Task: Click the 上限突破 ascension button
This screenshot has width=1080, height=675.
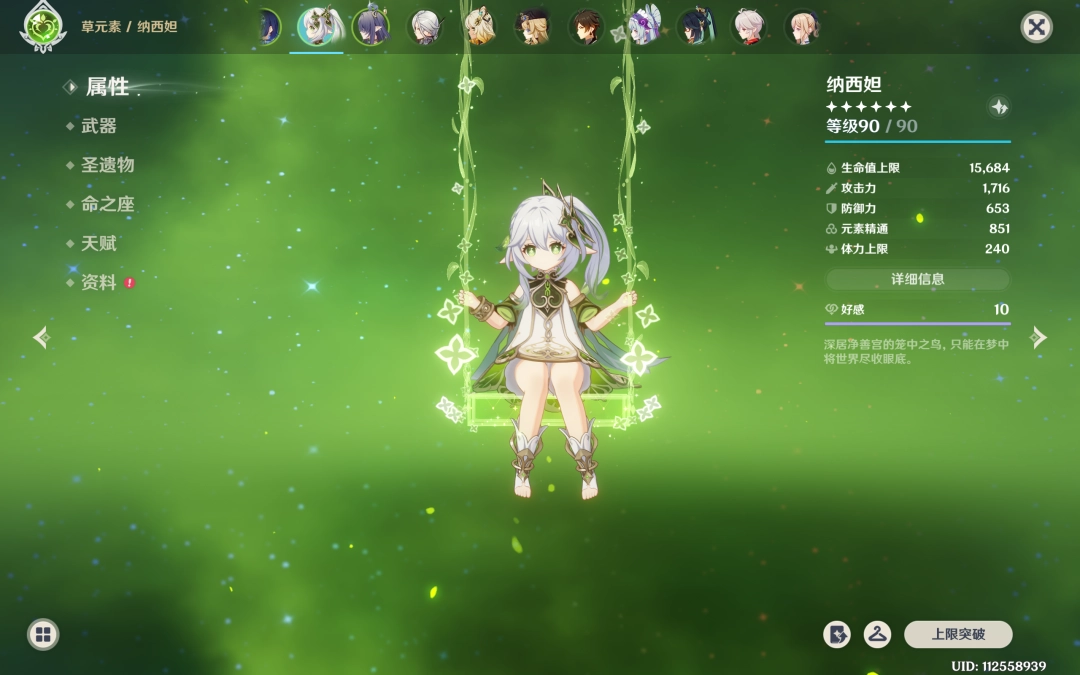Action: coord(958,634)
